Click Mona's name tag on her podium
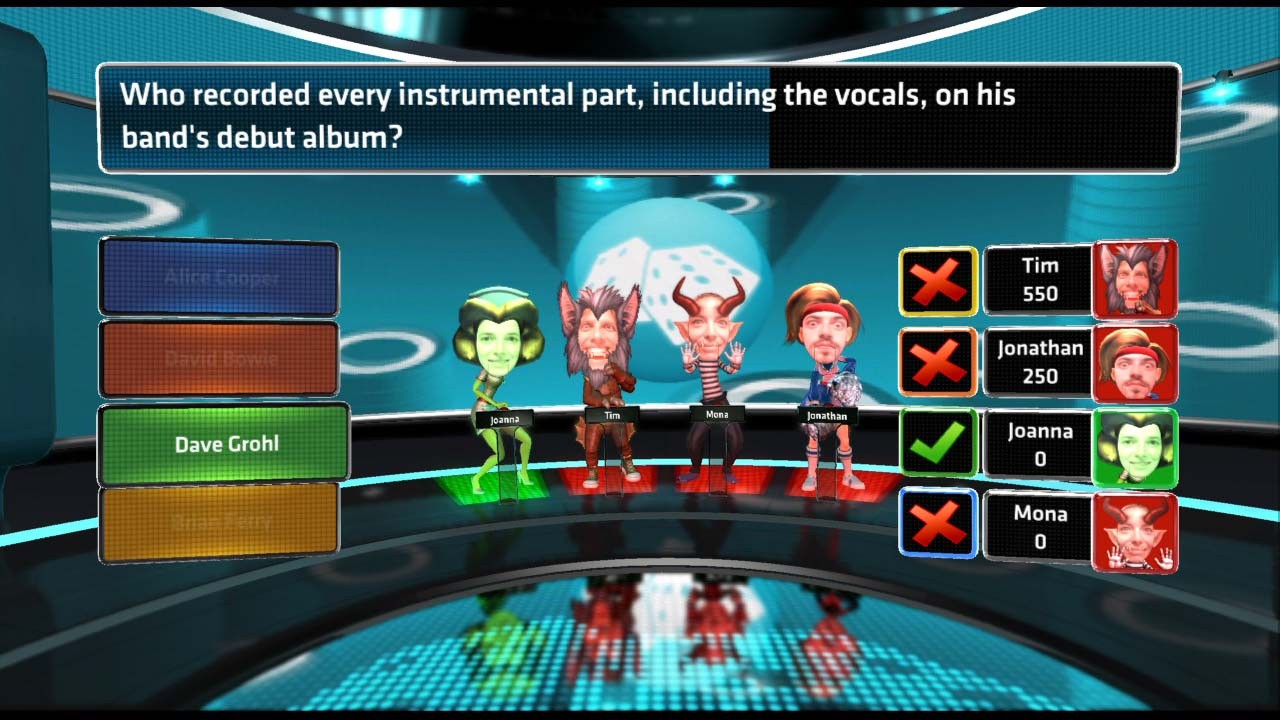The image size is (1280, 720). [716, 412]
